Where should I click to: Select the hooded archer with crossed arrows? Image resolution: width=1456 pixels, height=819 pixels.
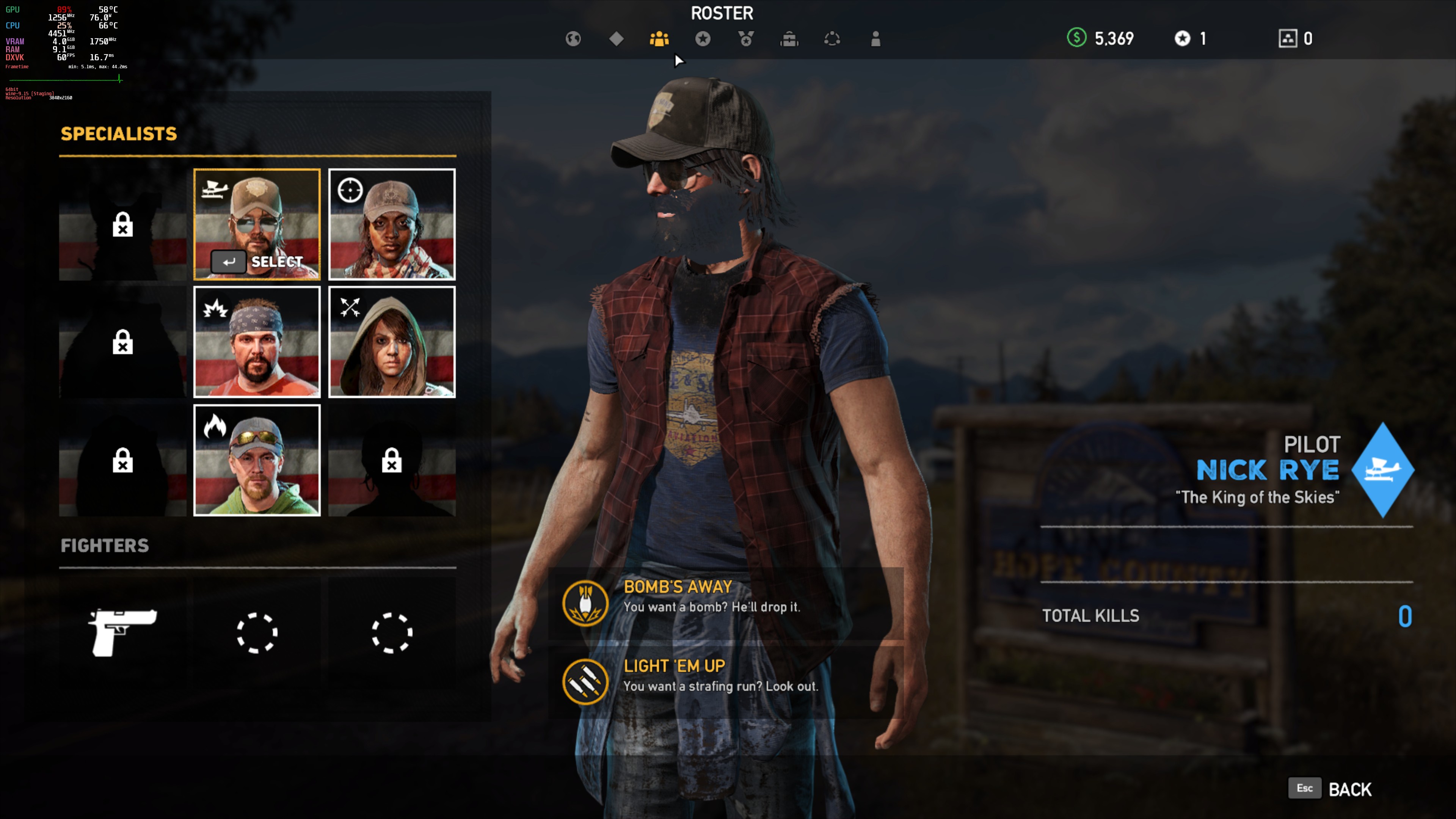(x=392, y=342)
